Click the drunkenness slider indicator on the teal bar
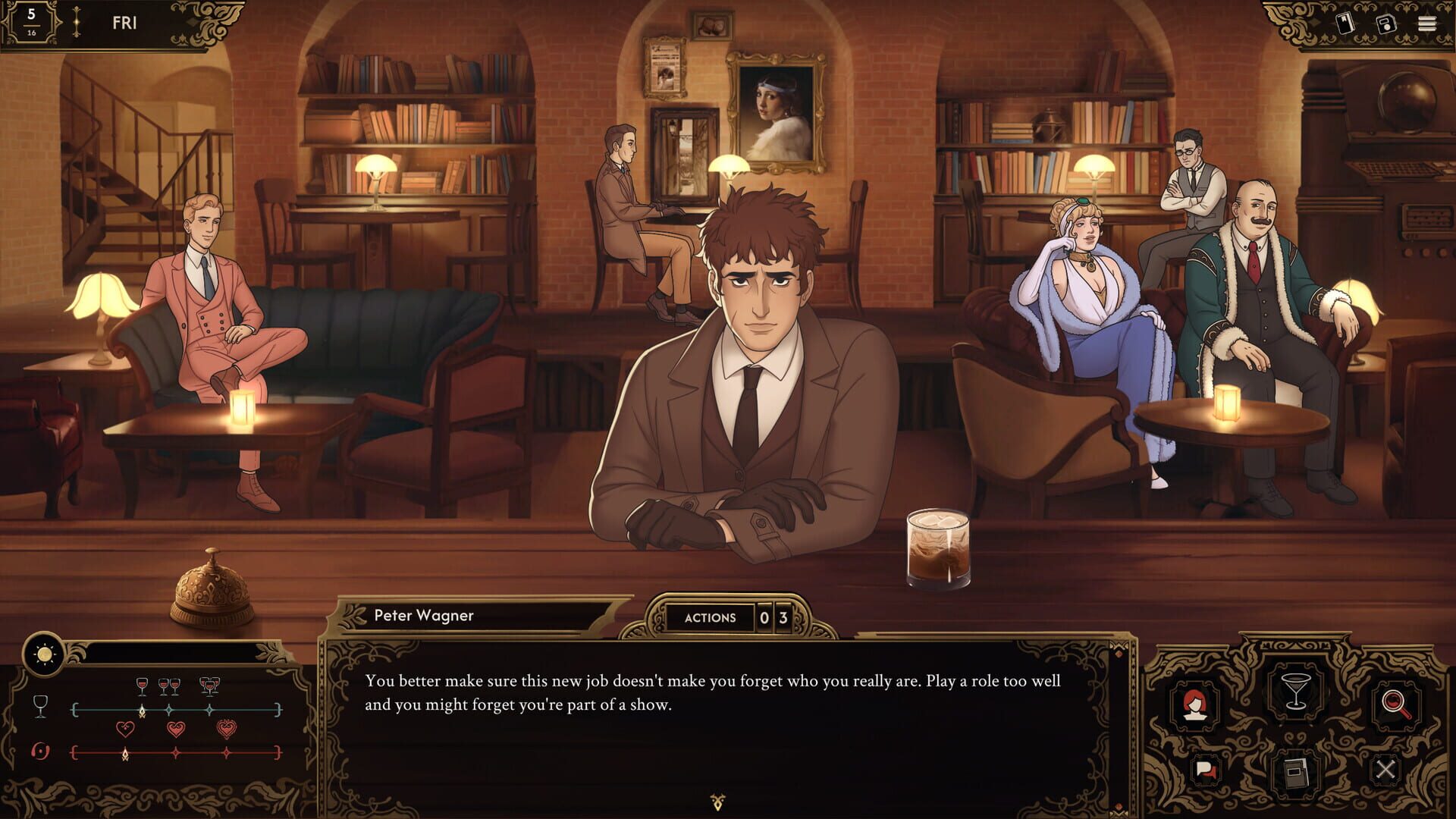 [x=143, y=711]
